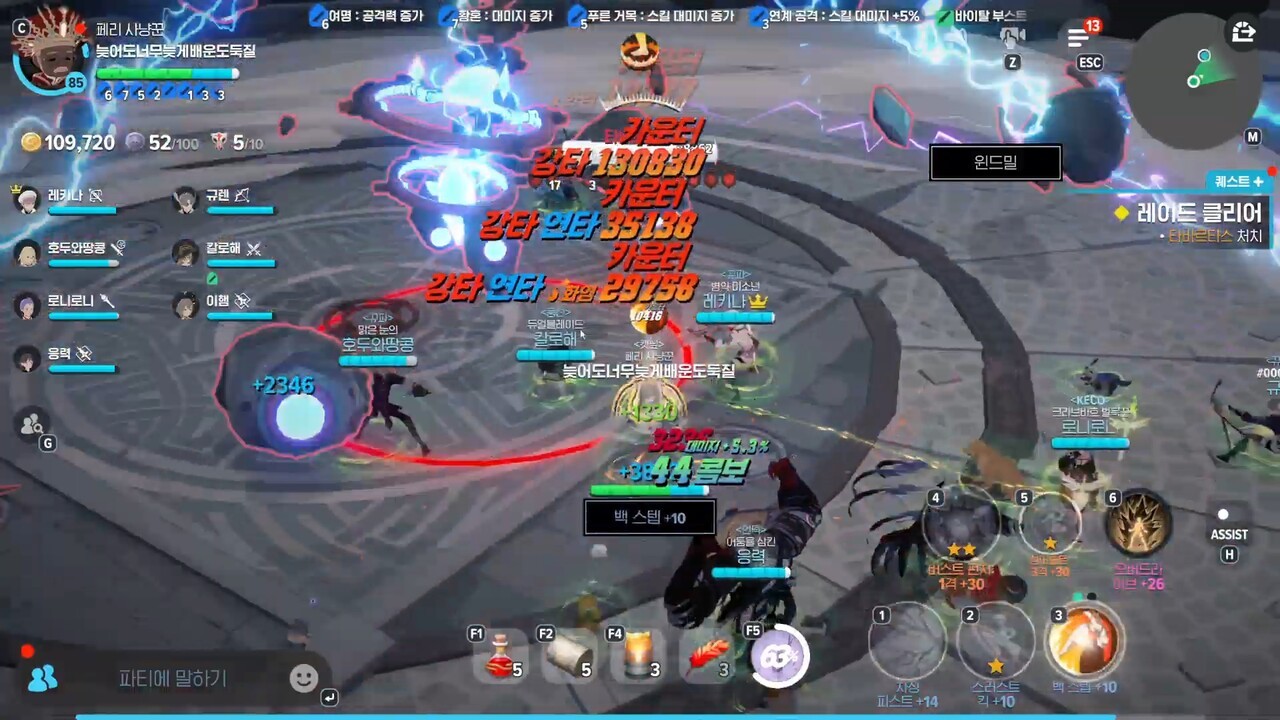Click the exit arrow button beside minimap

pyautogui.click(x=1243, y=33)
